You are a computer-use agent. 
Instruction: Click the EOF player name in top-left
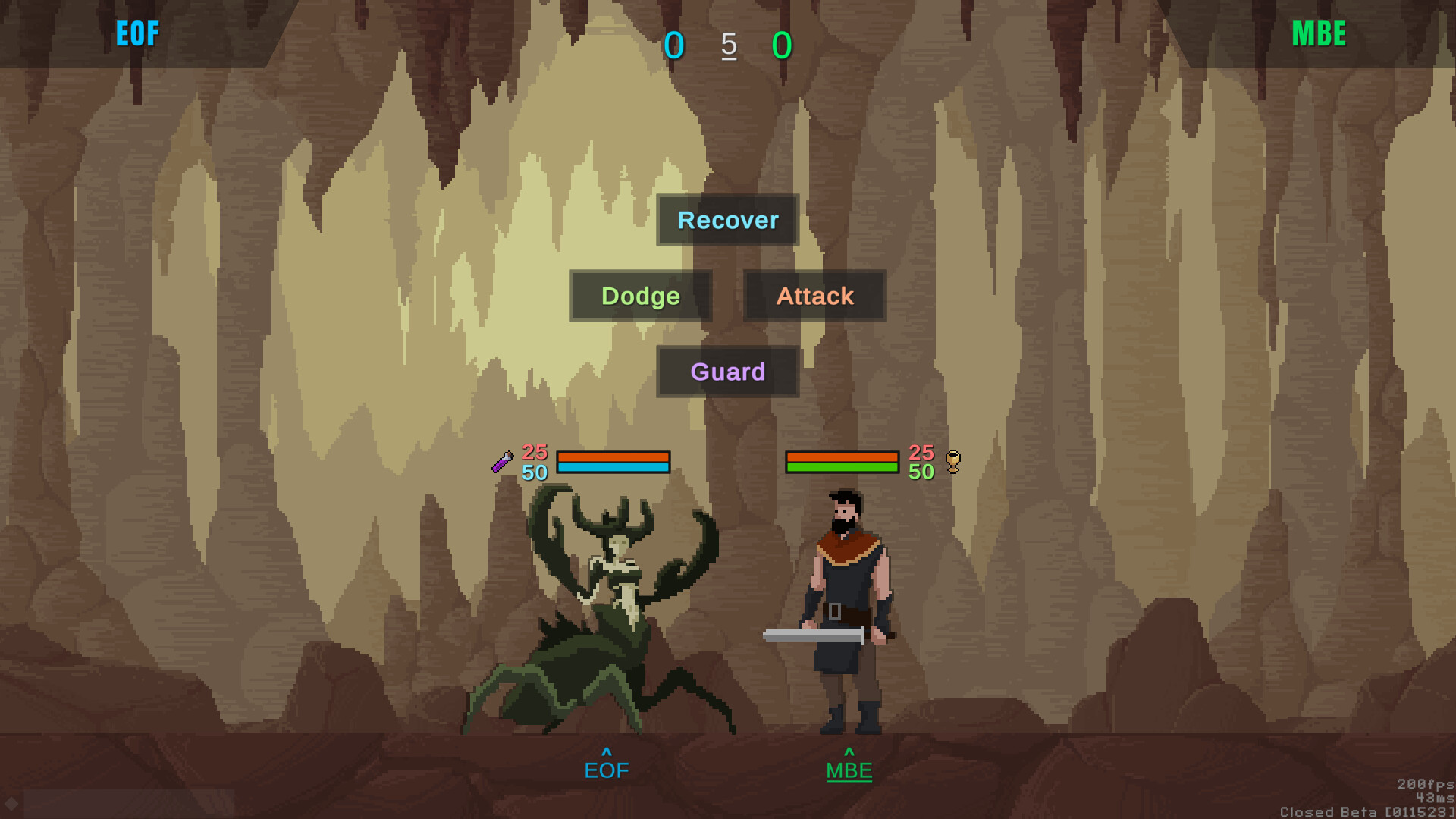pyautogui.click(x=138, y=33)
